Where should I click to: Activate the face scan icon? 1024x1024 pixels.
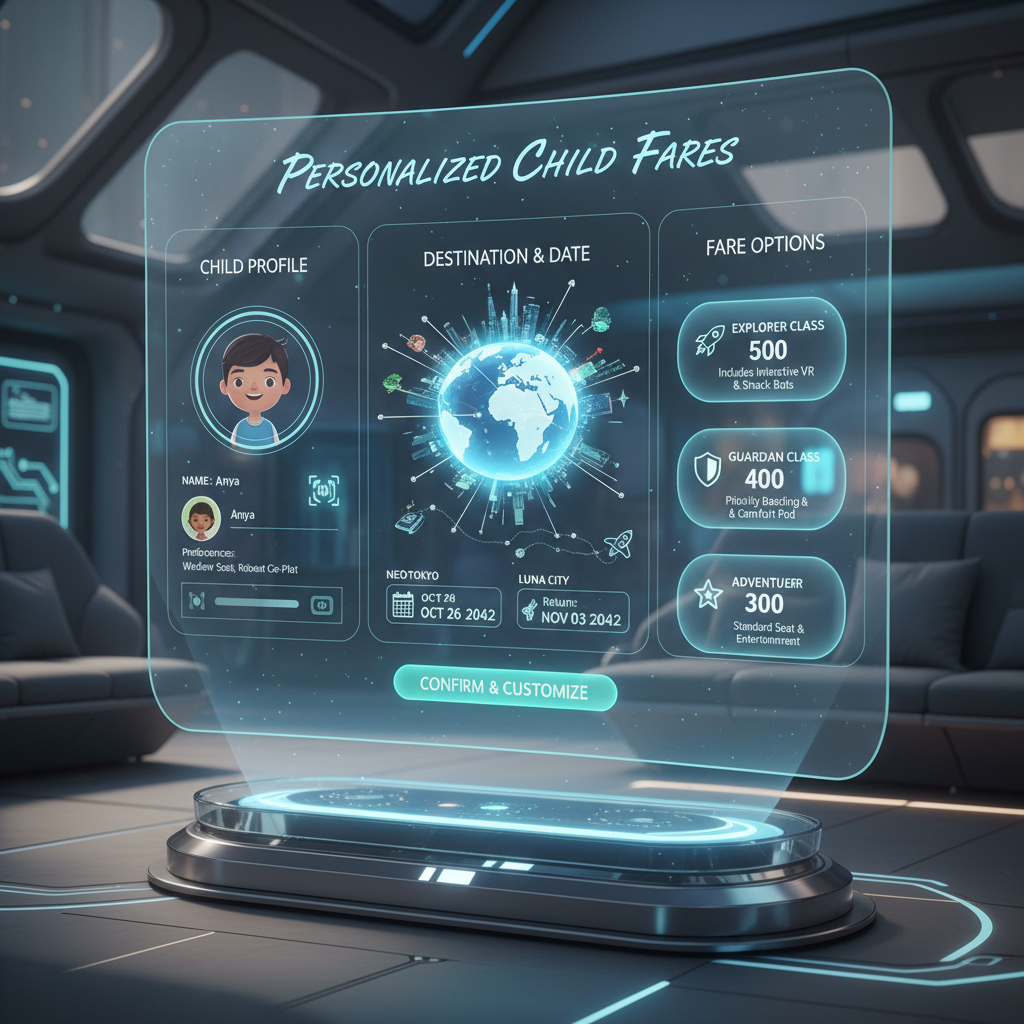pyautogui.click(x=323, y=489)
